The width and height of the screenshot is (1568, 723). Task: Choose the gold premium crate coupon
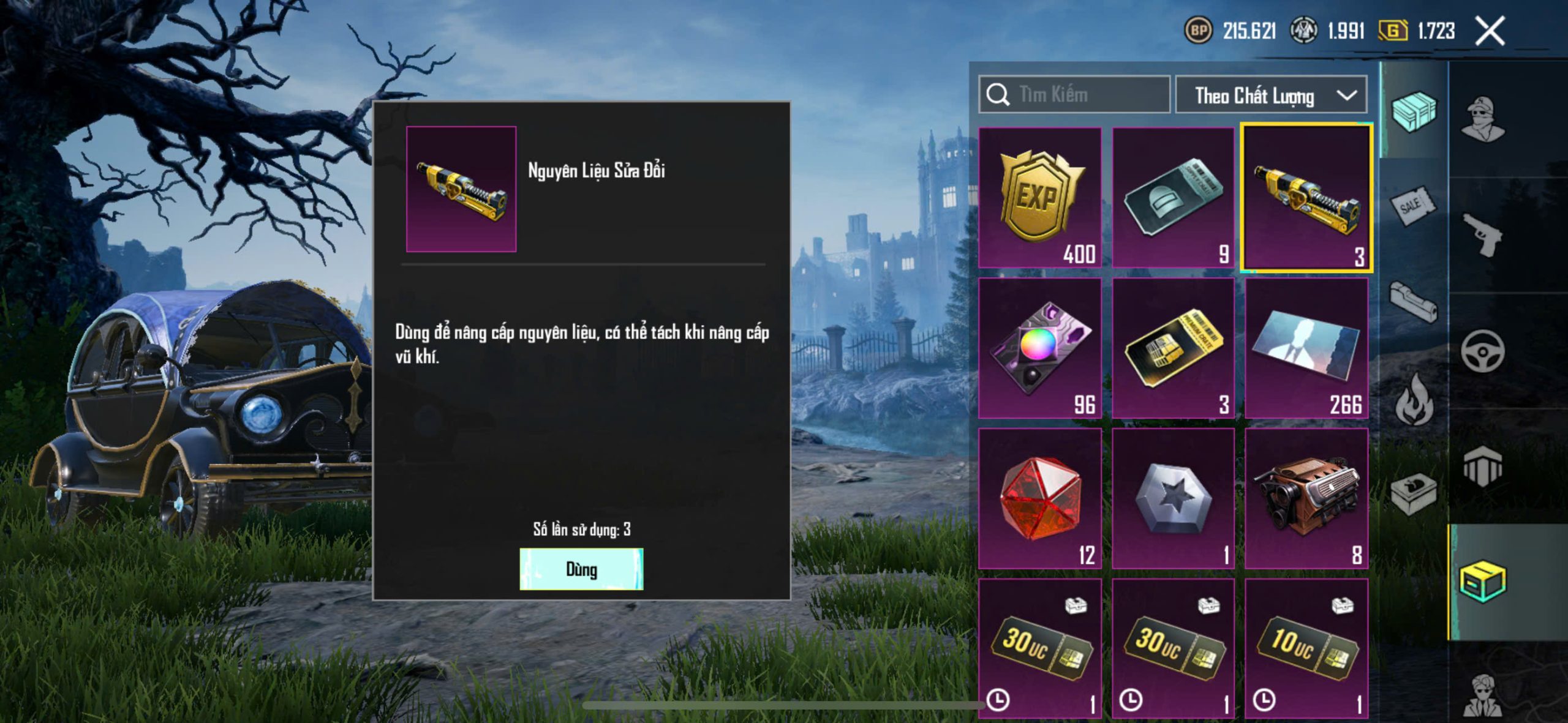[1173, 348]
